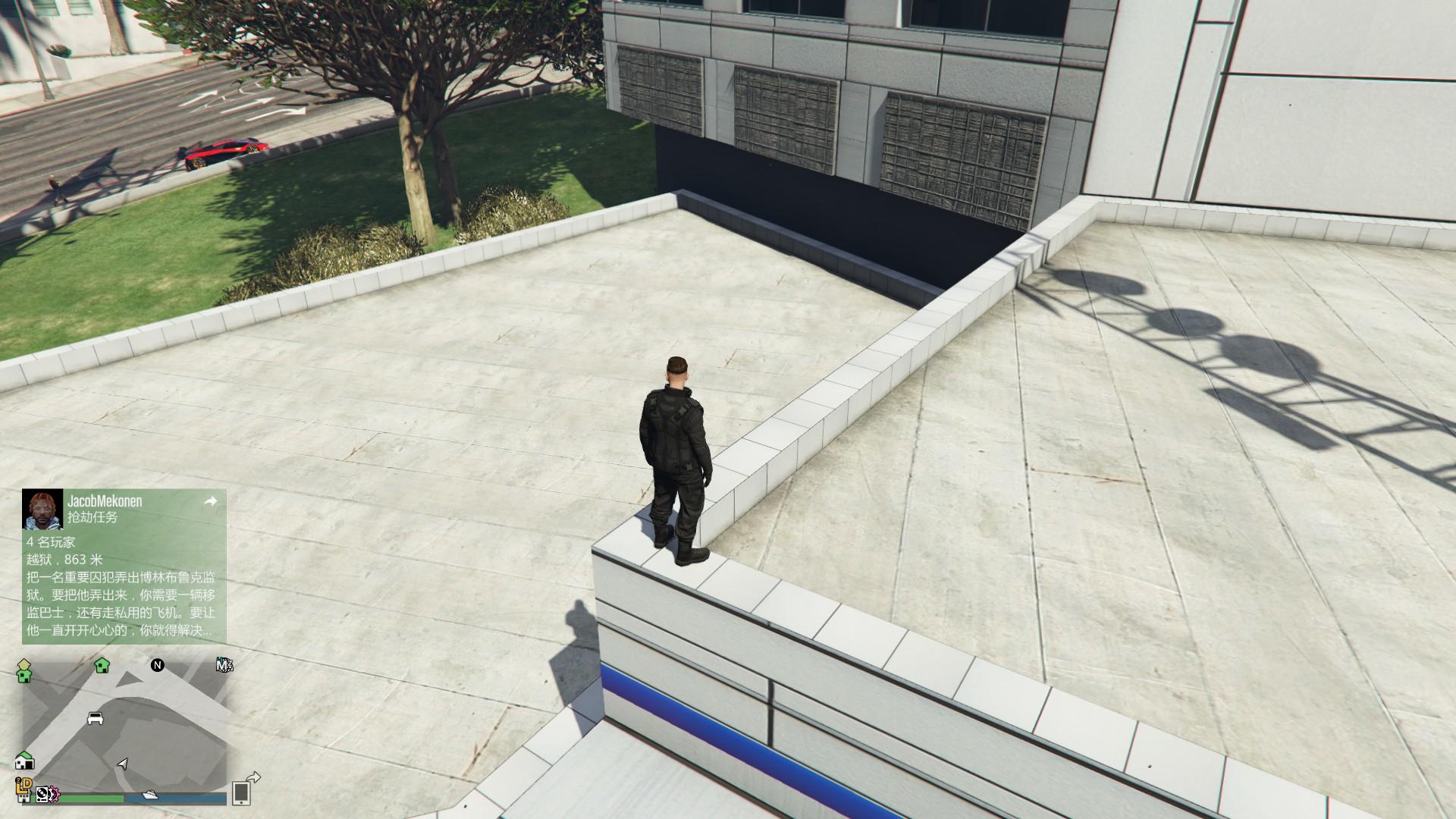Tap the yacht blip over the armor bar

[149, 795]
